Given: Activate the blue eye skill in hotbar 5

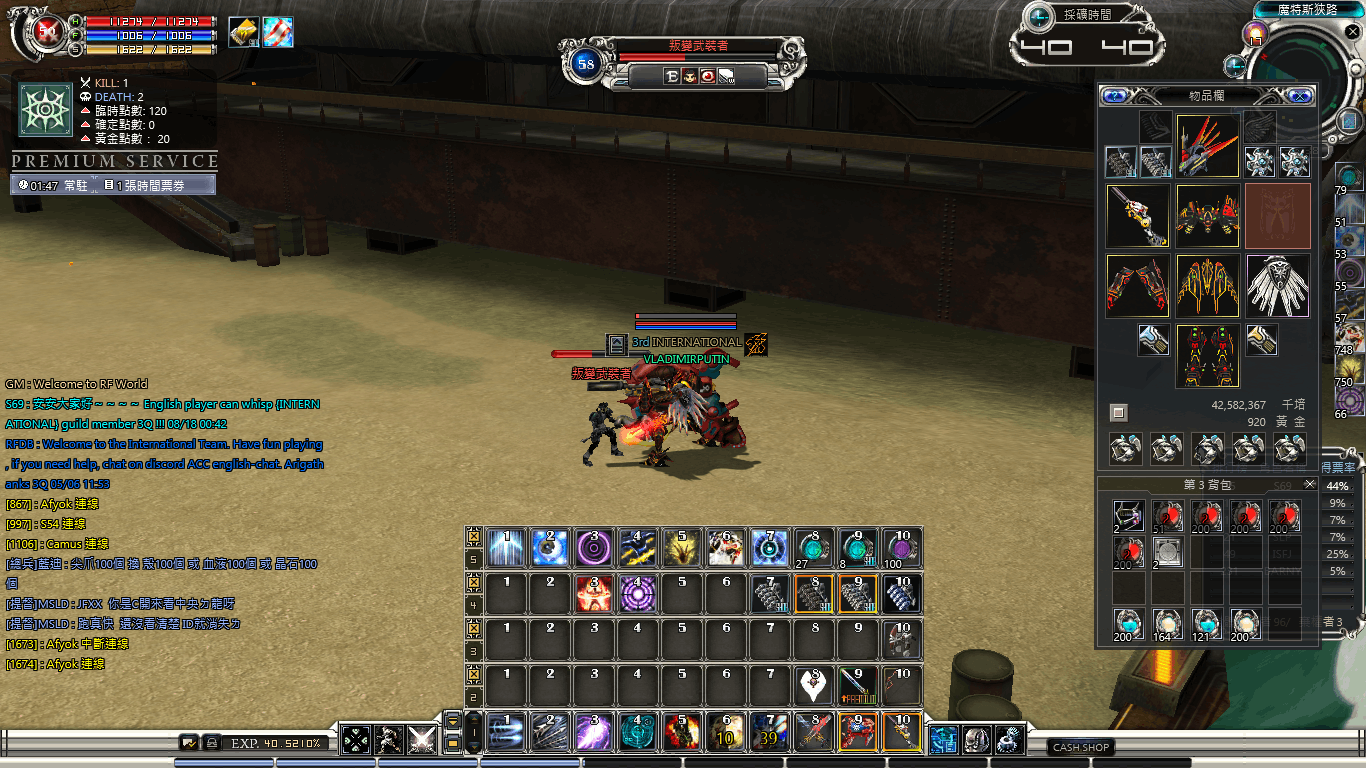Looking at the screenshot, I should [550, 548].
